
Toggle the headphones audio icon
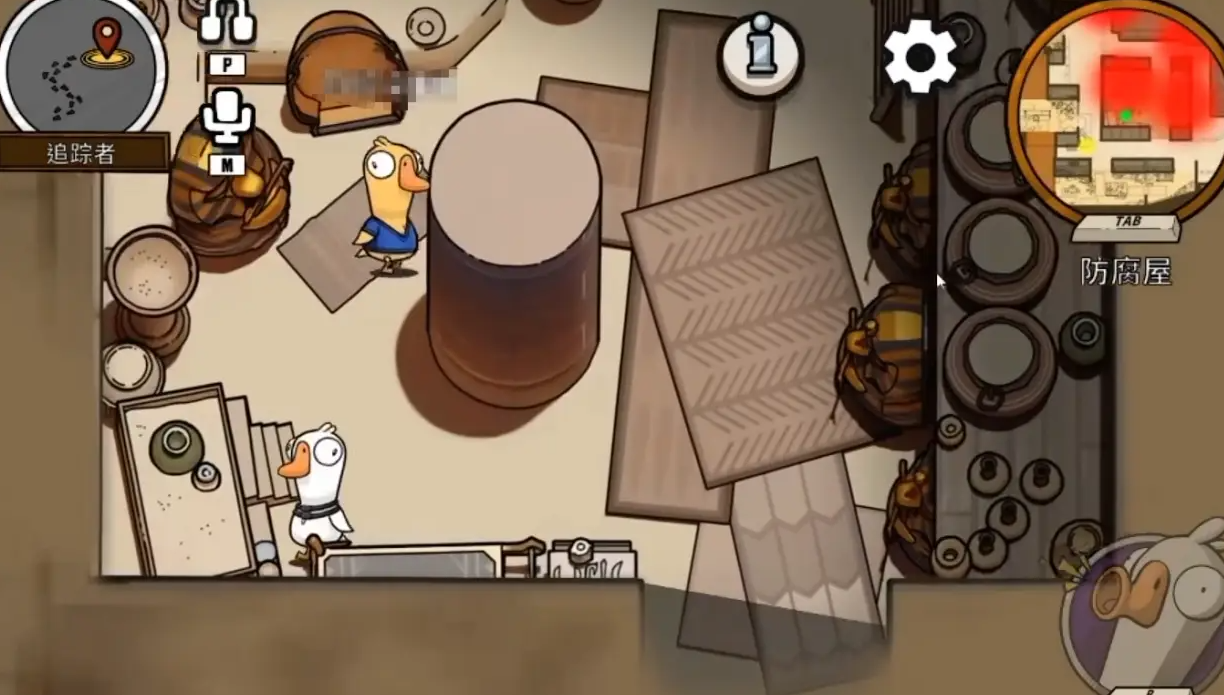click(227, 22)
